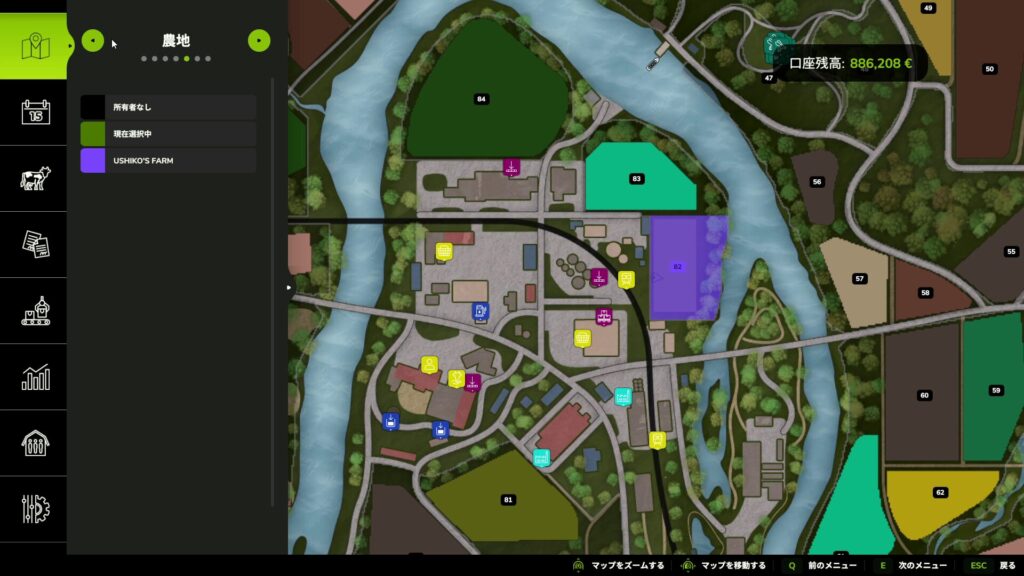Screen dimensions: 1024x576
Task: Choose the USHIKO'S FARM legend entry
Action: click(x=168, y=160)
